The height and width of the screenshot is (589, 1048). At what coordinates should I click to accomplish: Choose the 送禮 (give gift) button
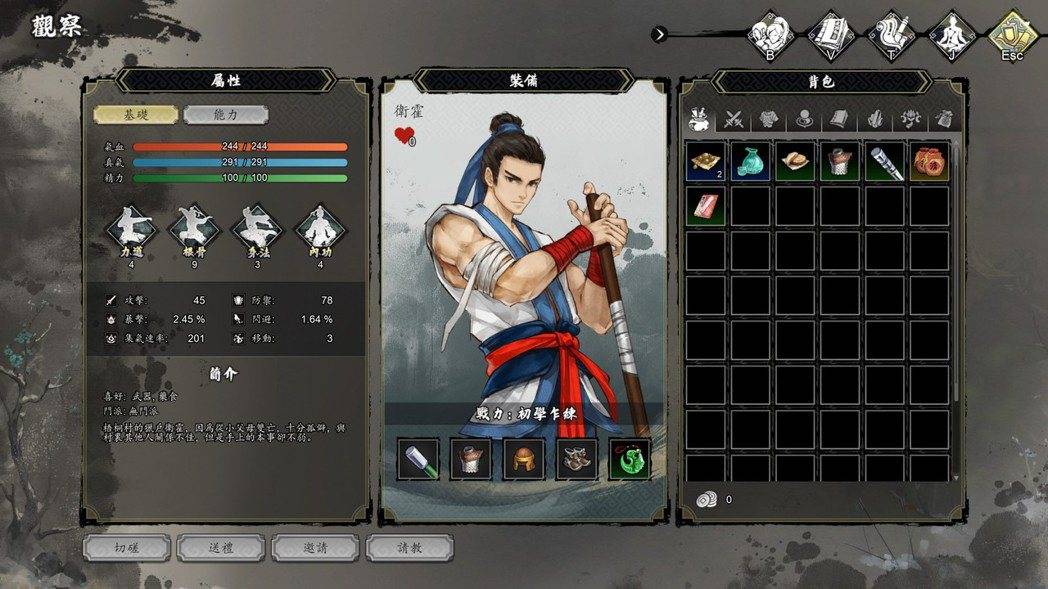click(220, 548)
